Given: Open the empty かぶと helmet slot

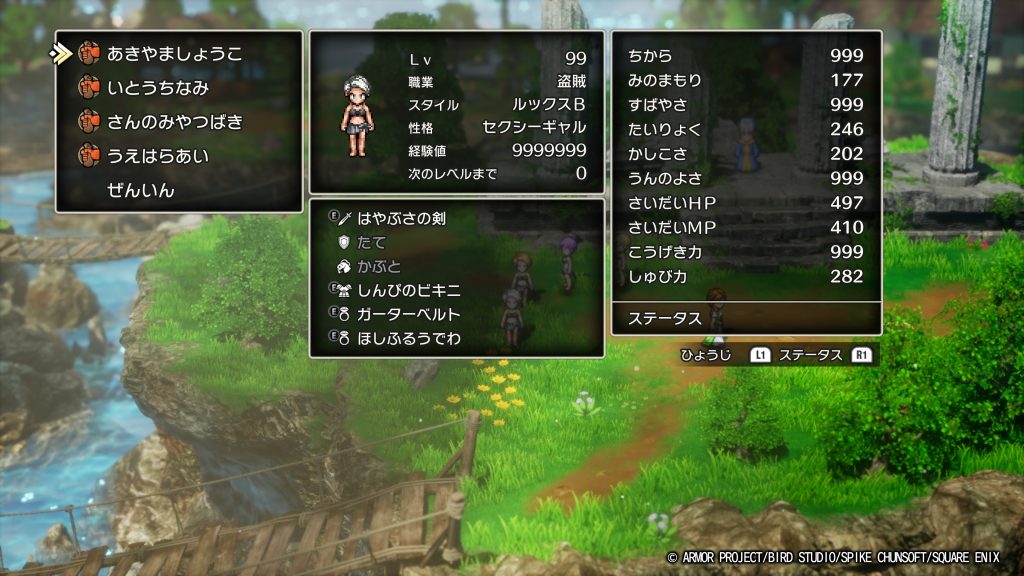Looking at the screenshot, I should pos(379,266).
